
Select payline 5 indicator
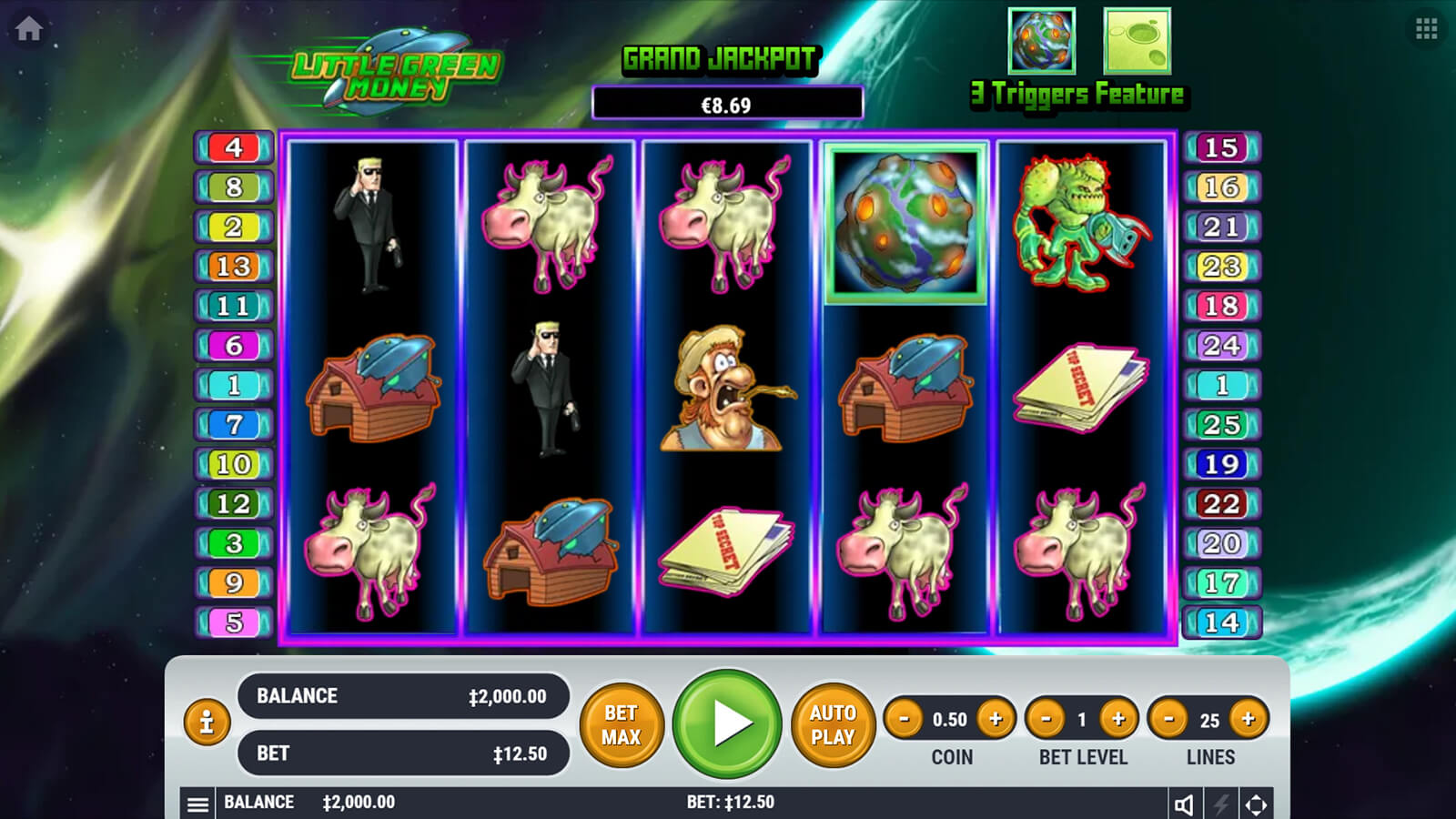(234, 622)
